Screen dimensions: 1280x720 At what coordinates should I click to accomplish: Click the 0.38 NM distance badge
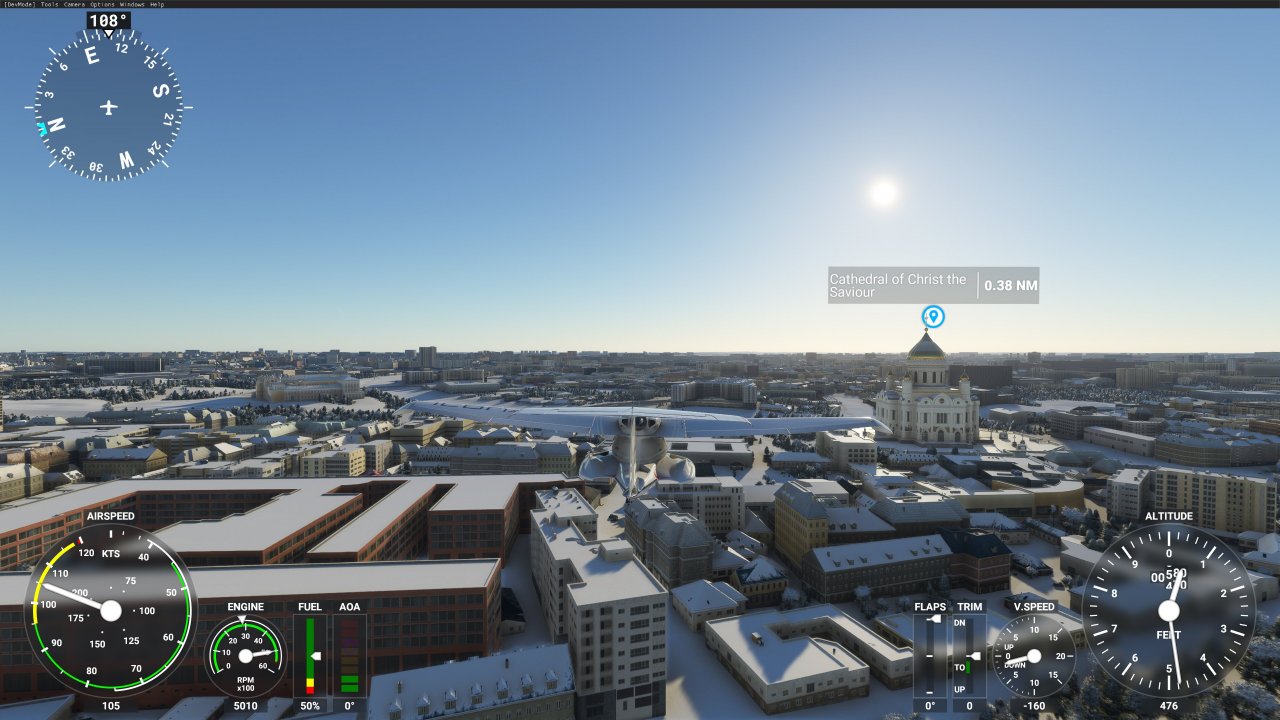tap(1011, 285)
